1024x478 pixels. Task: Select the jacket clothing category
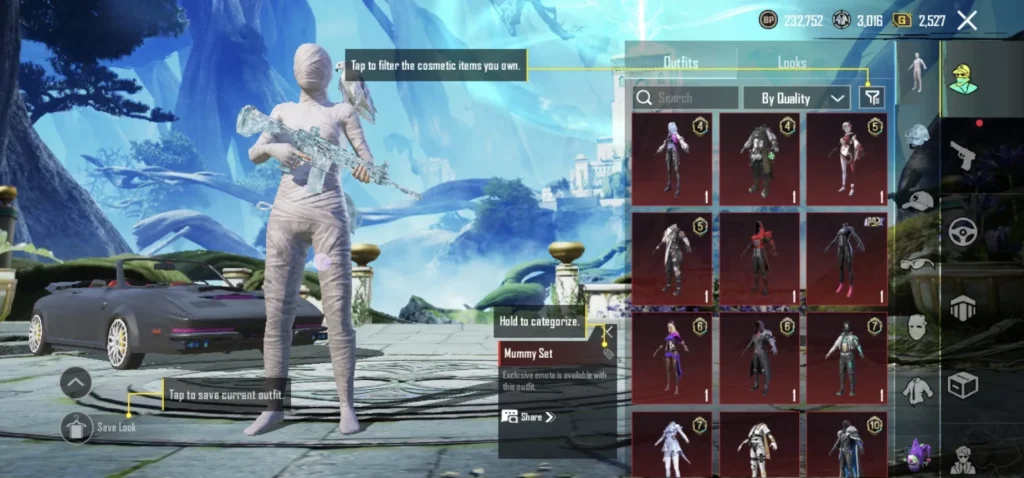pyautogui.click(x=917, y=390)
